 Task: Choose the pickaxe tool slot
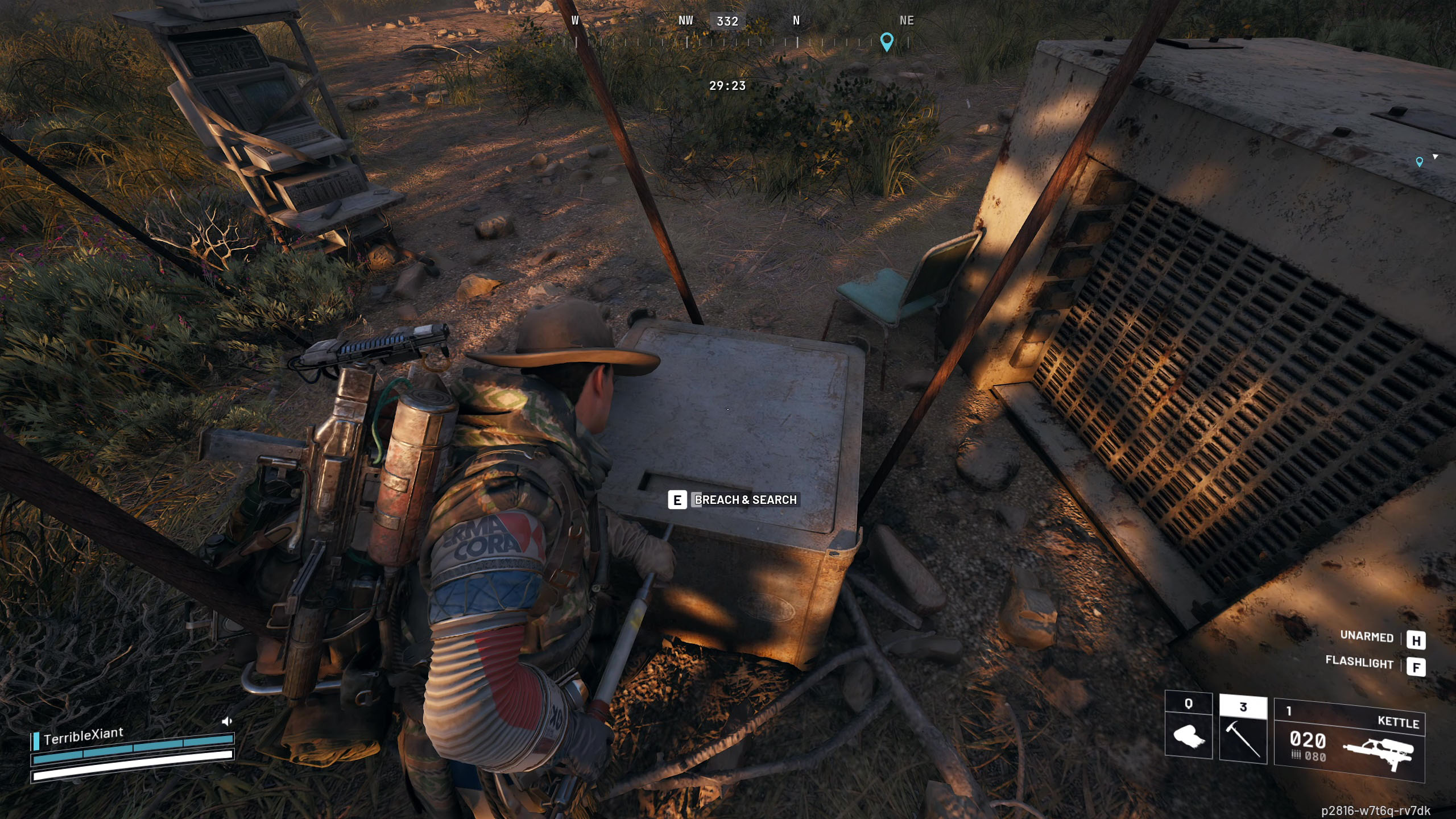(x=1243, y=730)
